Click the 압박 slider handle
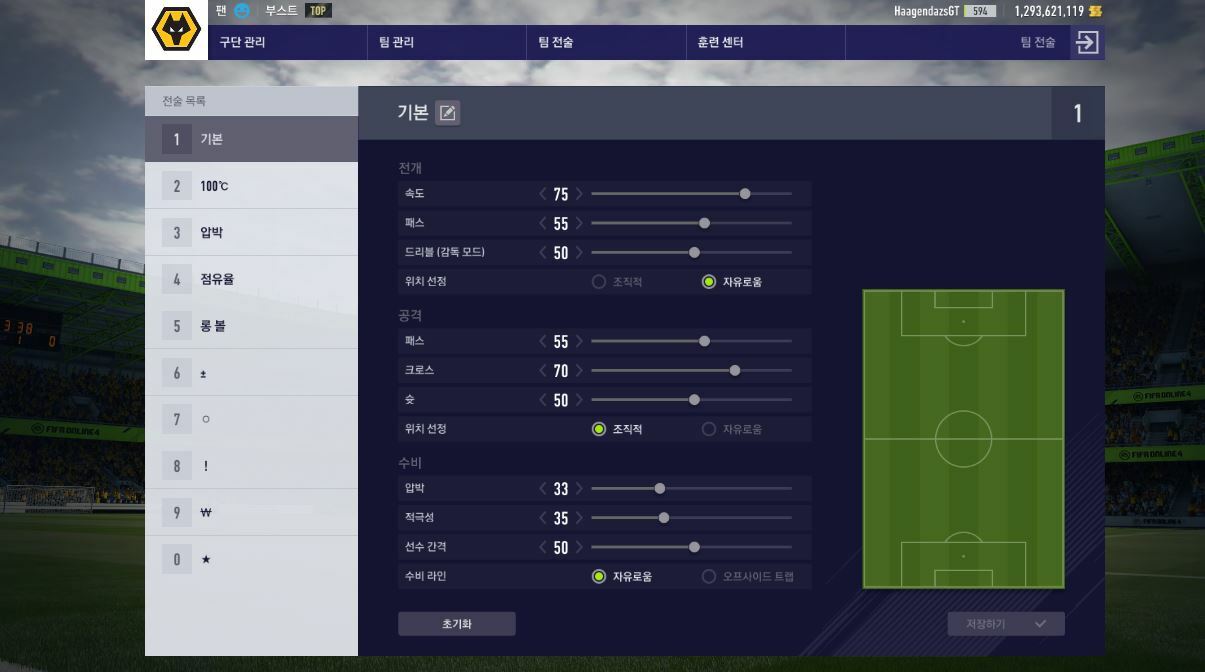 click(660, 488)
